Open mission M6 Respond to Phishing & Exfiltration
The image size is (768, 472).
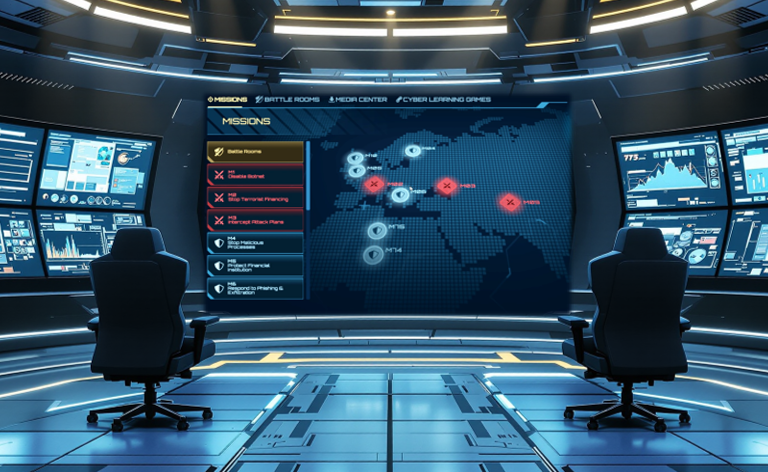click(x=254, y=288)
